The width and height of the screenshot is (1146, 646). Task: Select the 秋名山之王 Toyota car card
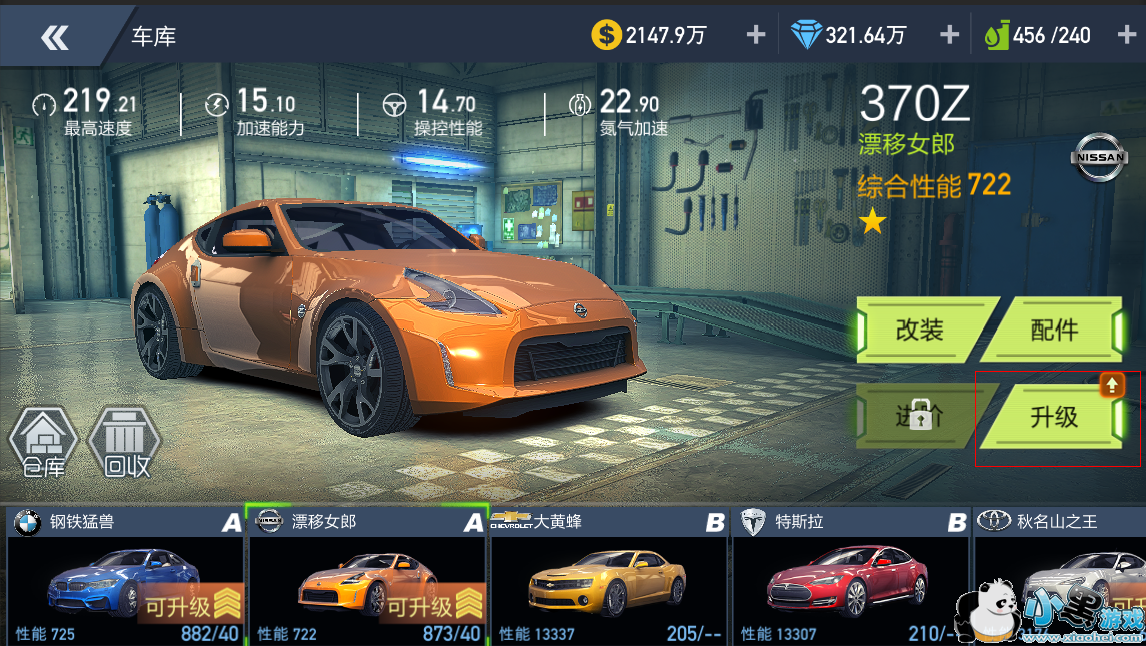1058,577
